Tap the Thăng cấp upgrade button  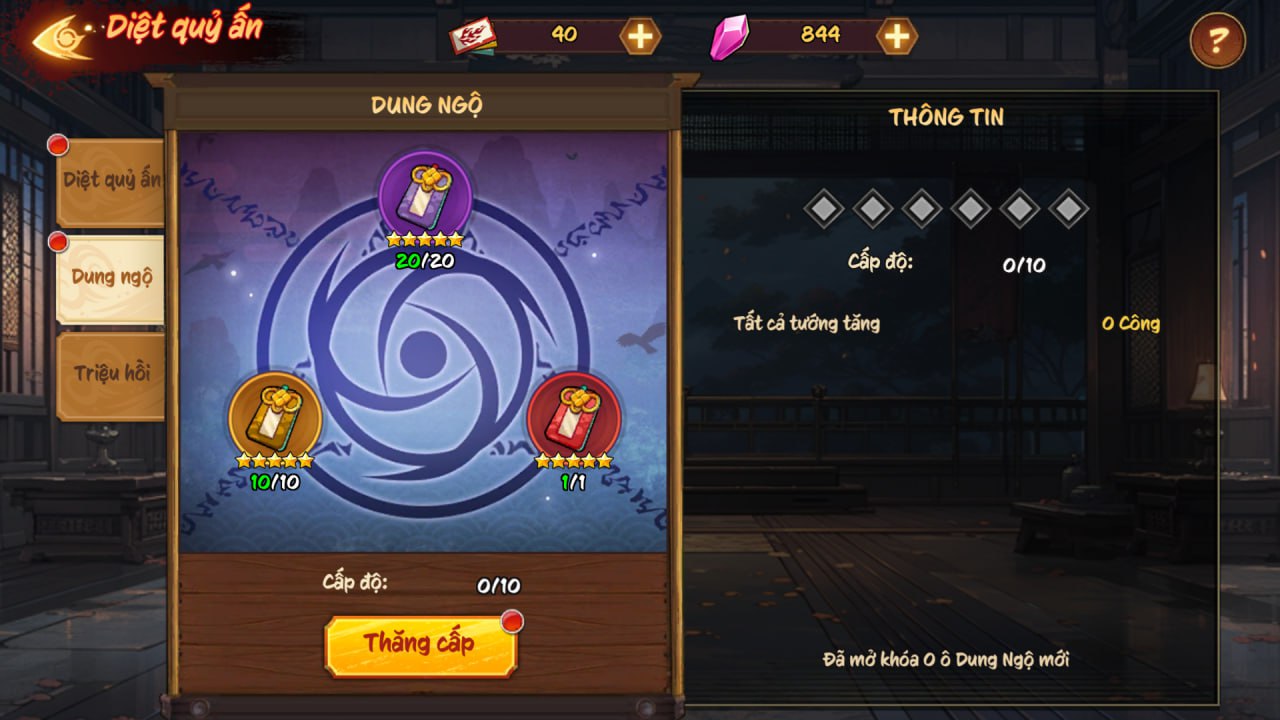pyautogui.click(x=420, y=645)
